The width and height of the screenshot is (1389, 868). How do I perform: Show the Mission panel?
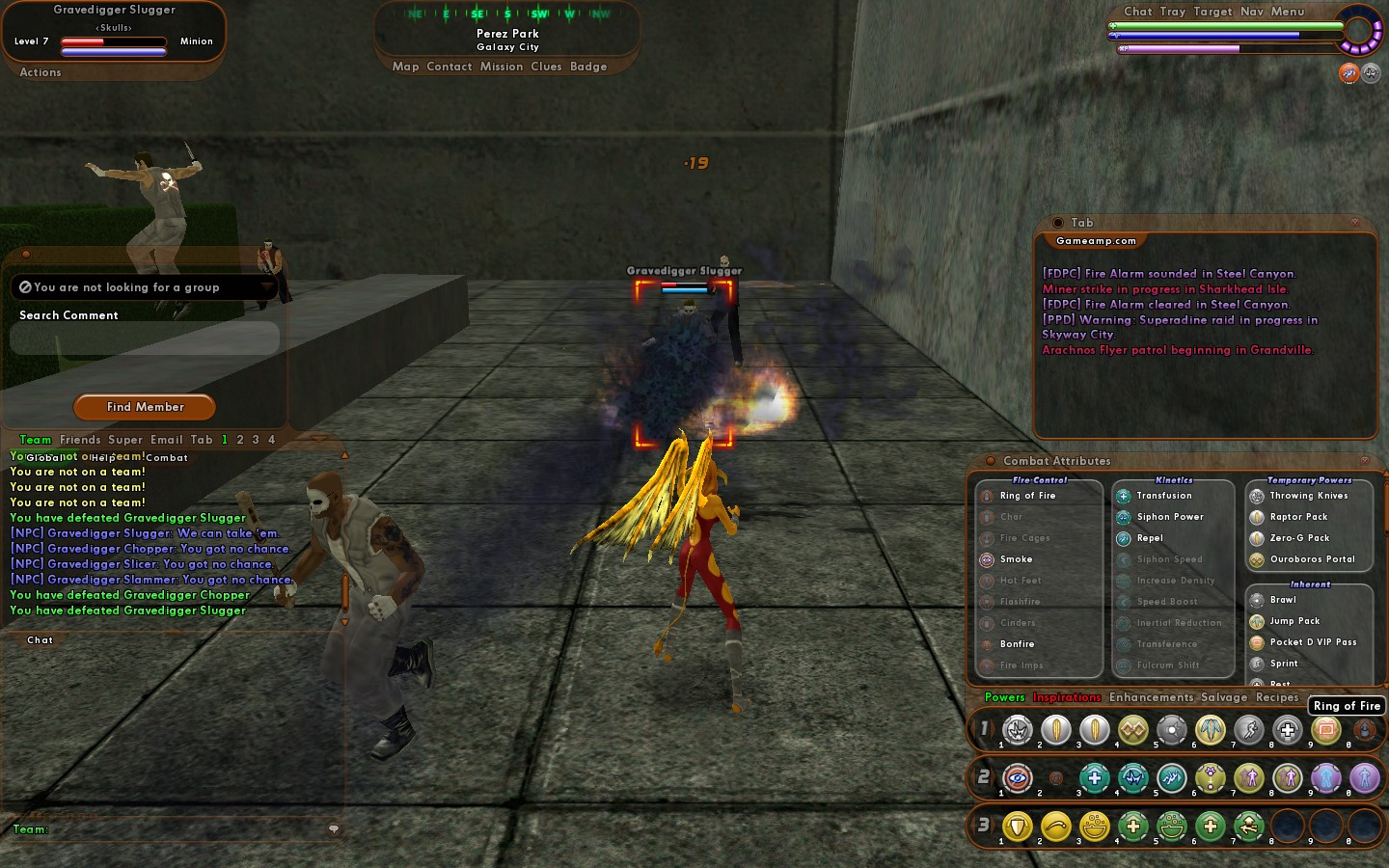[x=502, y=67]
